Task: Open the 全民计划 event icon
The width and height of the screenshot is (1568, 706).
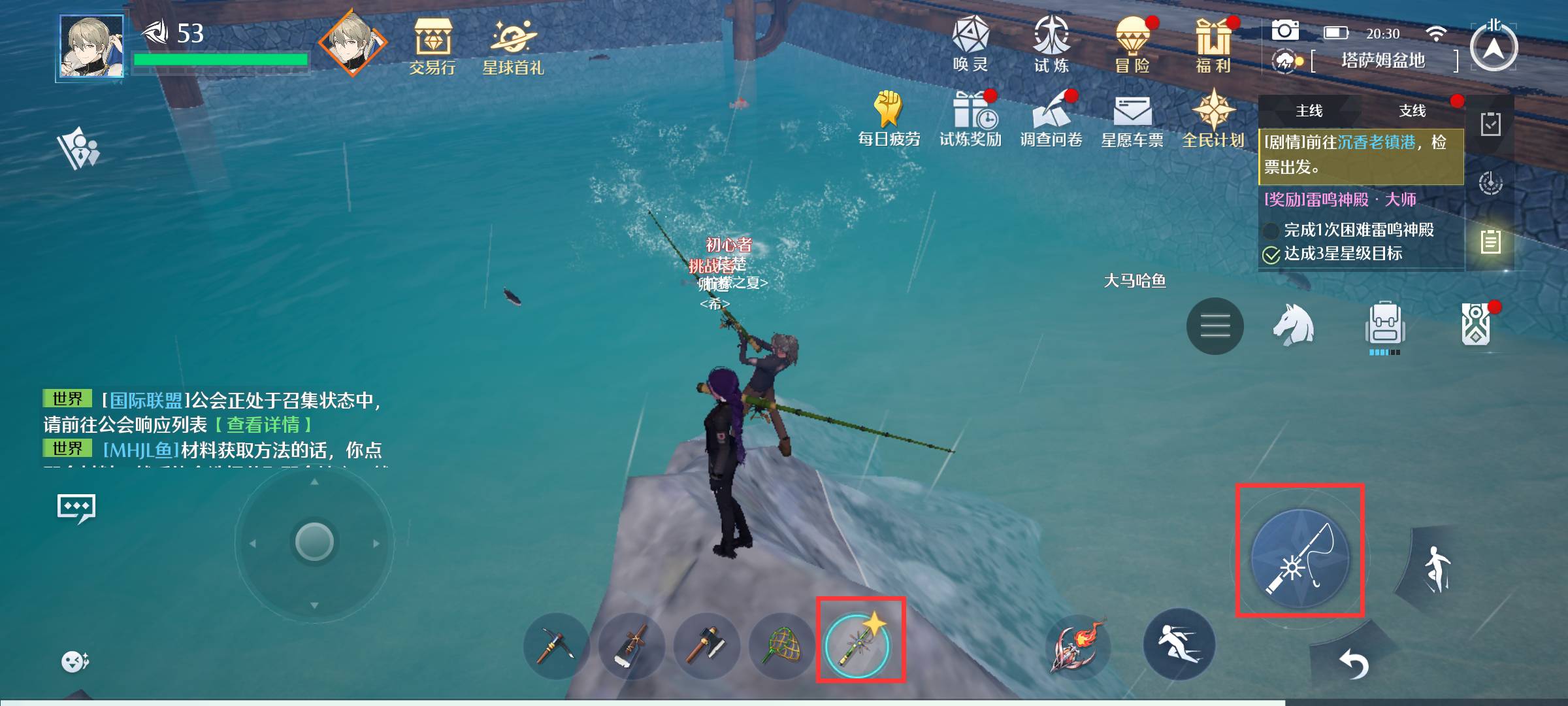Action: point(1213,118)
